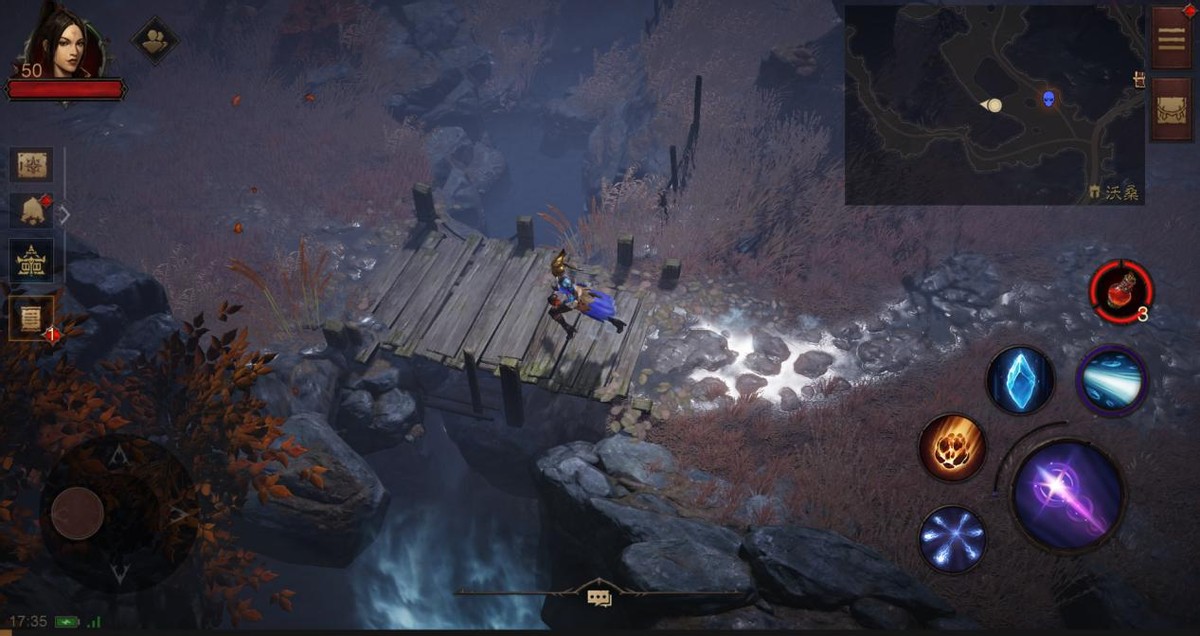
Task: Open the chat bubble at bottom center
Action: click(x=599, y=598)
